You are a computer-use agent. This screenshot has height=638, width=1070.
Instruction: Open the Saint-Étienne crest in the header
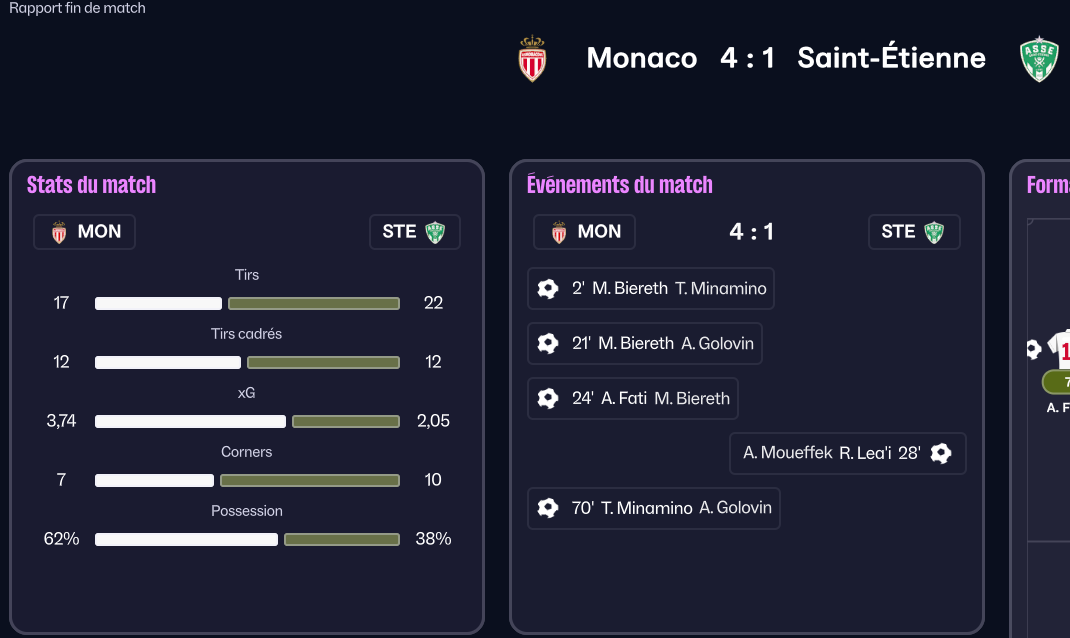[x=1039, y=59]
